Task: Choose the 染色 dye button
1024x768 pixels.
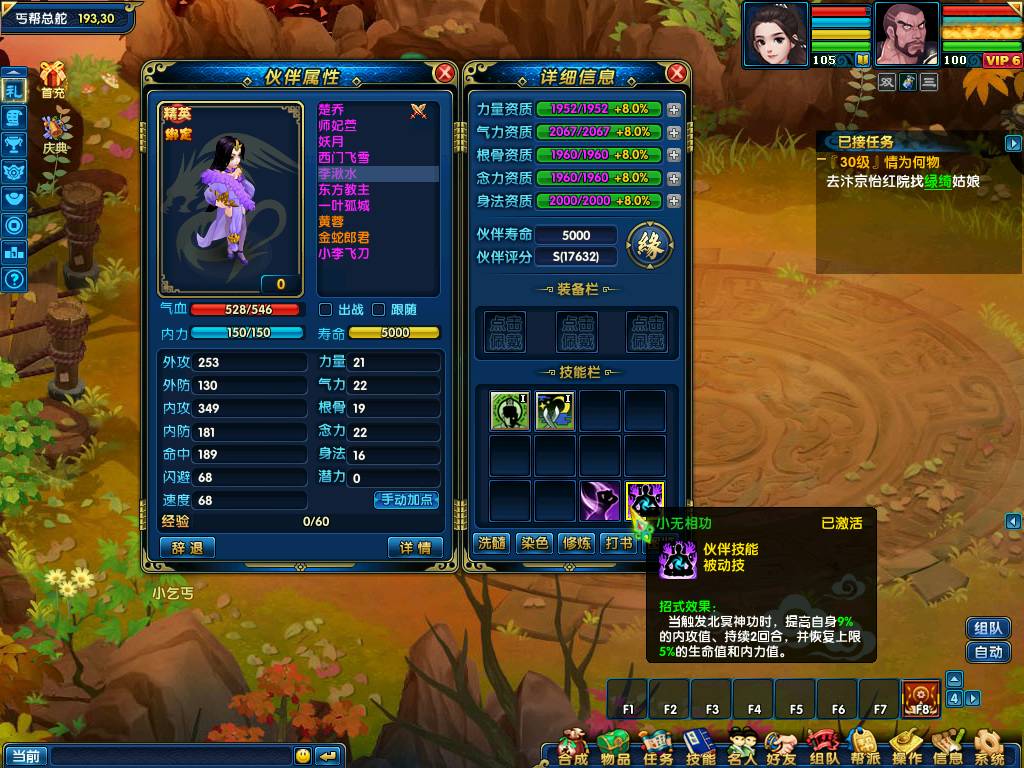Action: click(x=534, y=543)
